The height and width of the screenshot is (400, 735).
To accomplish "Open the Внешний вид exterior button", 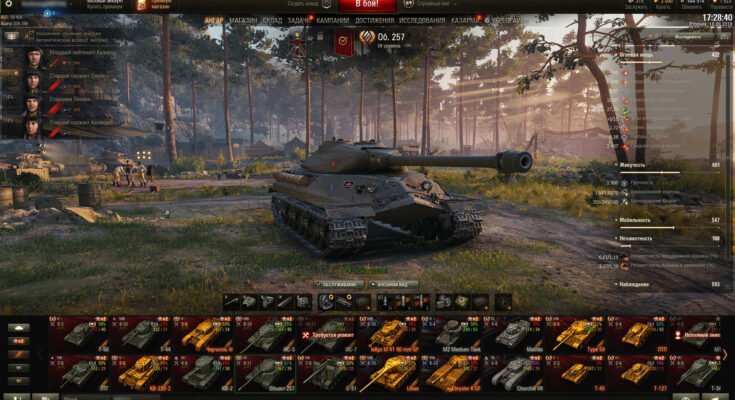I will point(388,283).
